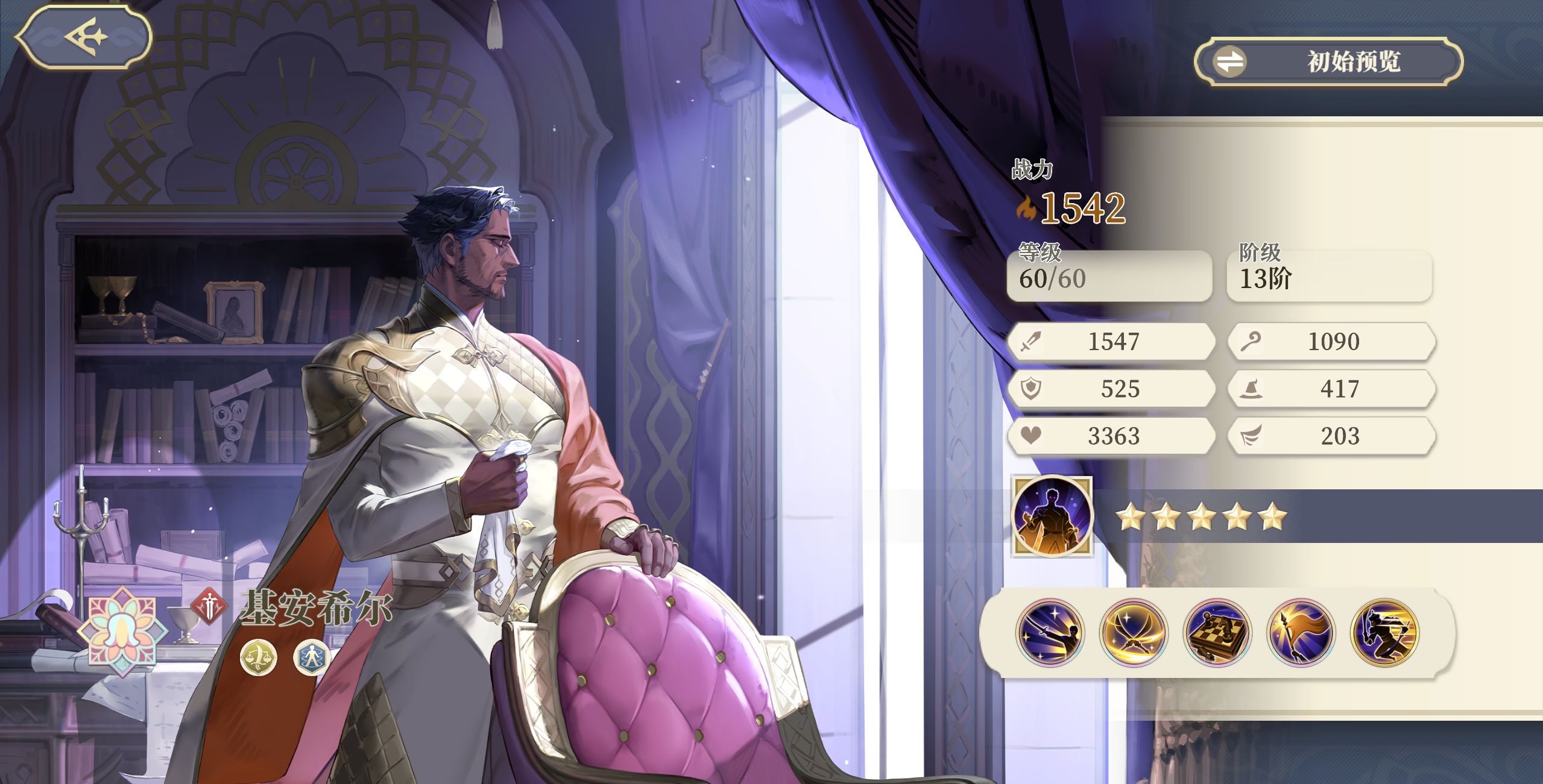Image resolution: width=1543 pixels, height=784 pixels.
Task: Expand the 等级 60/60 level field
Action: (1109, 276)
